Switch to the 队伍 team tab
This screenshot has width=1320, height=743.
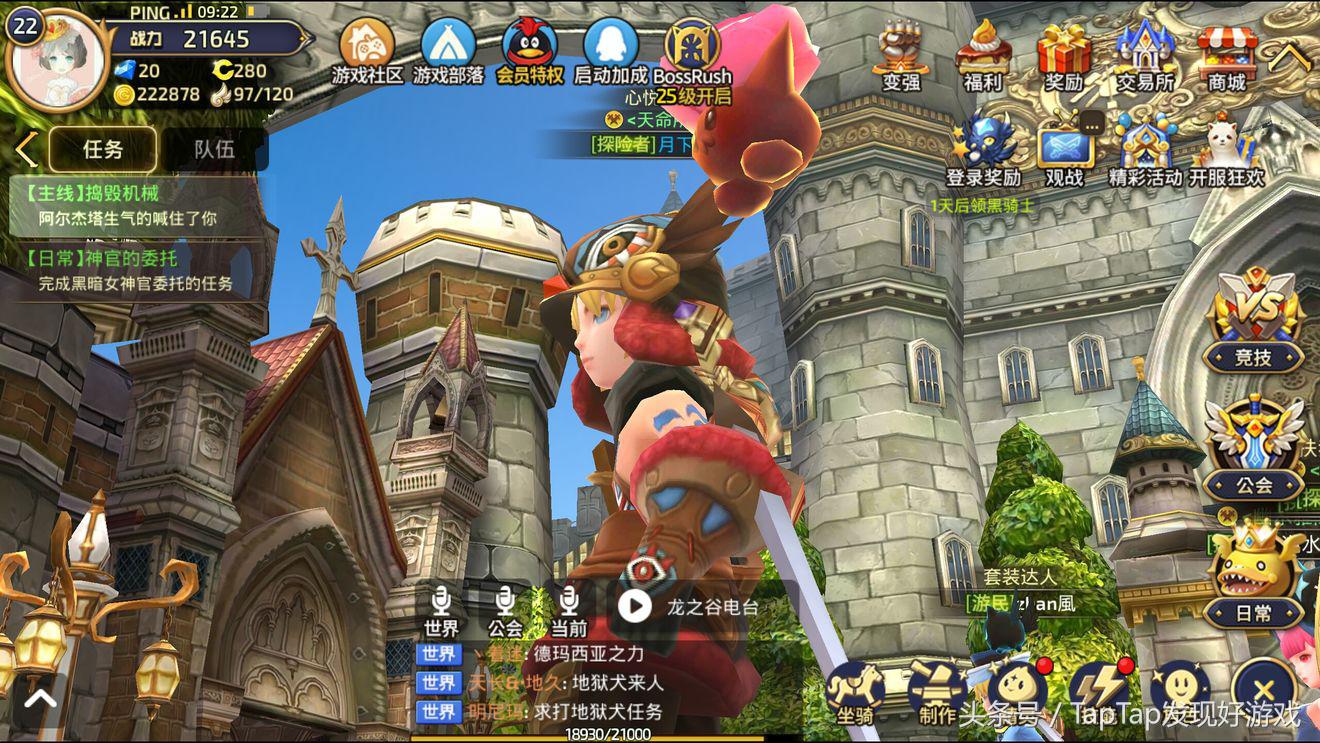pos(214,149)
